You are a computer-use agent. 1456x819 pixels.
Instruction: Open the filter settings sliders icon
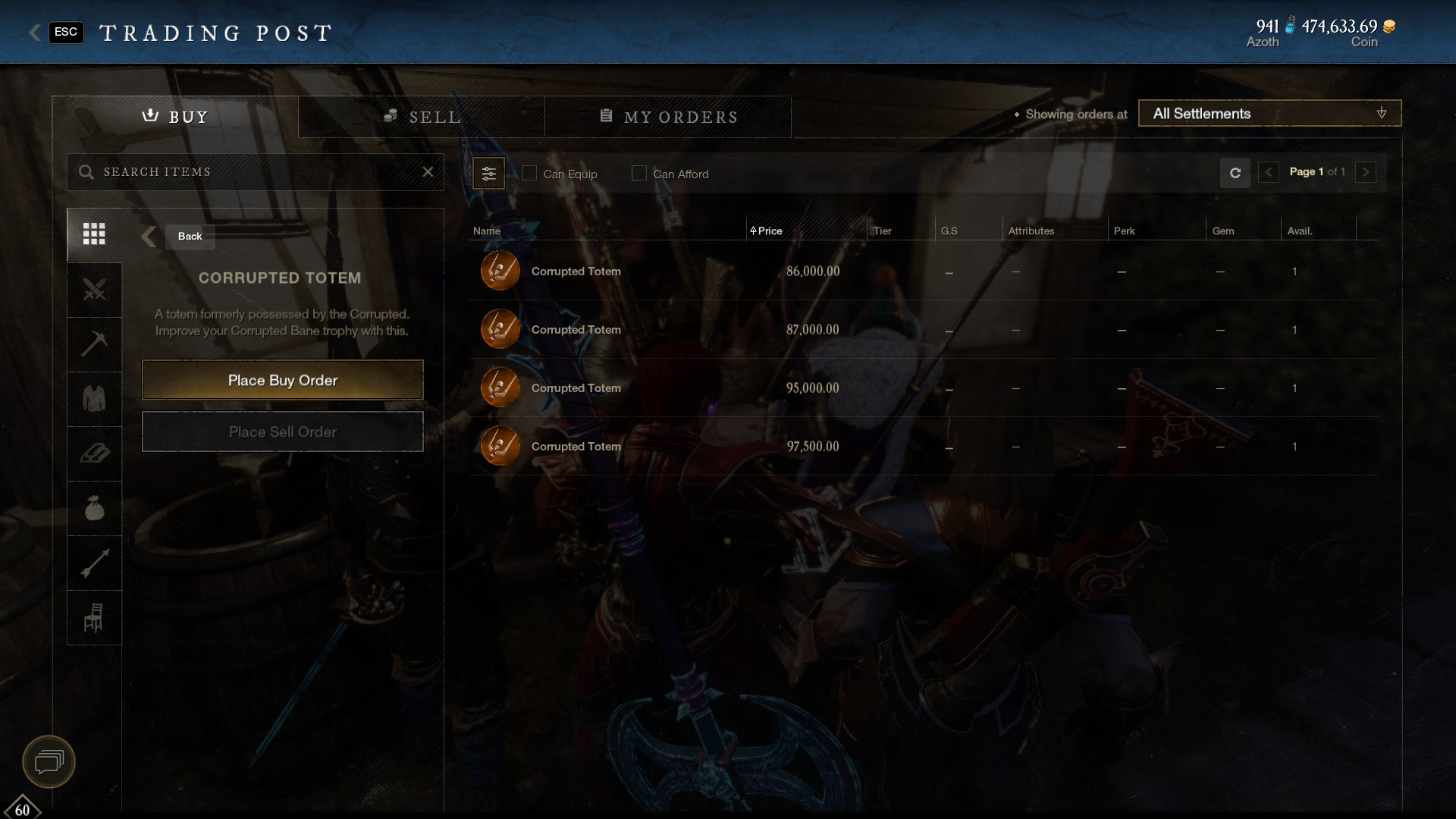489,173
